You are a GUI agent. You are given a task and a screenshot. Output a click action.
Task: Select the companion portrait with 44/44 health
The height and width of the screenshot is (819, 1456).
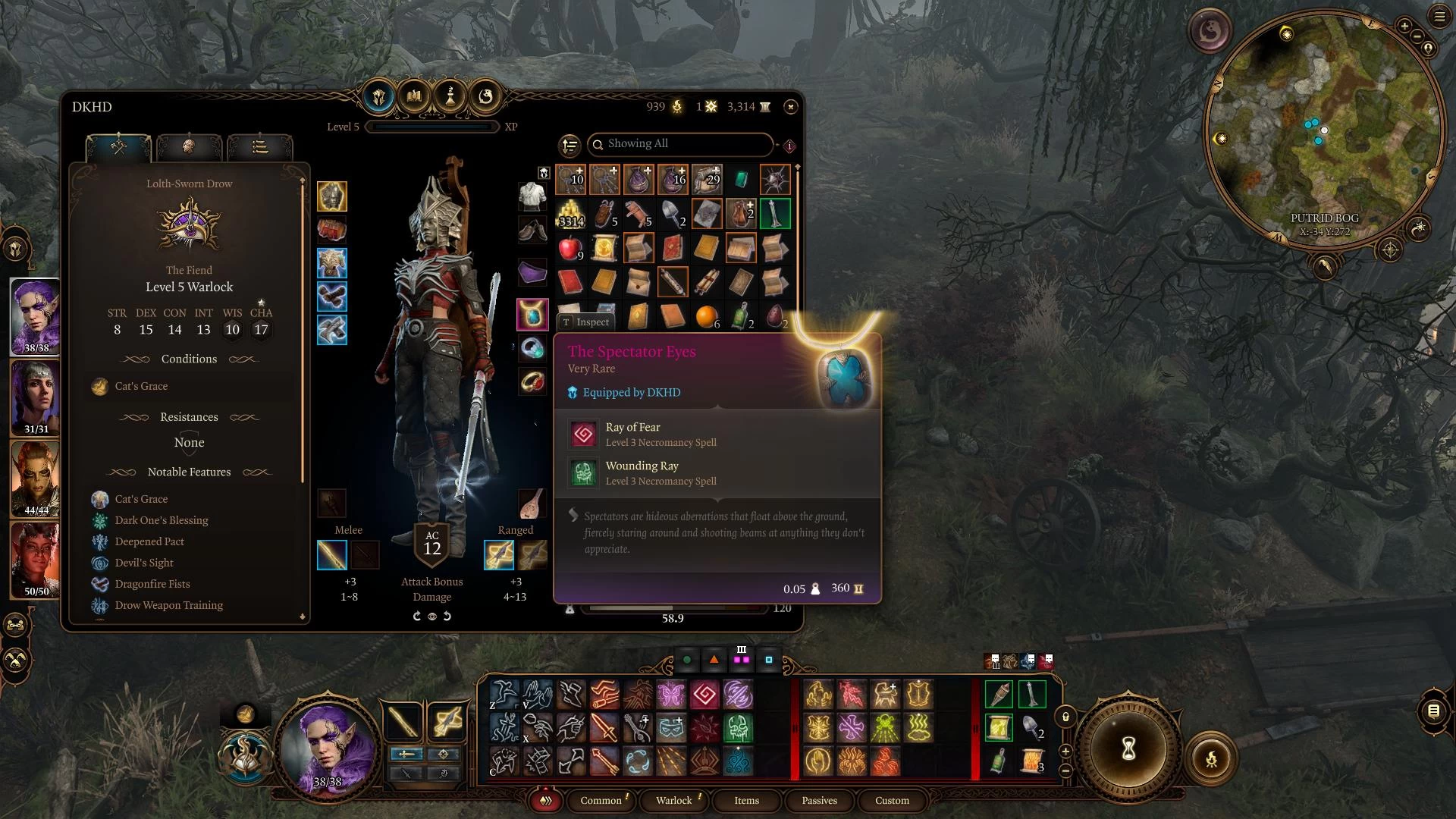pos(36,479)
